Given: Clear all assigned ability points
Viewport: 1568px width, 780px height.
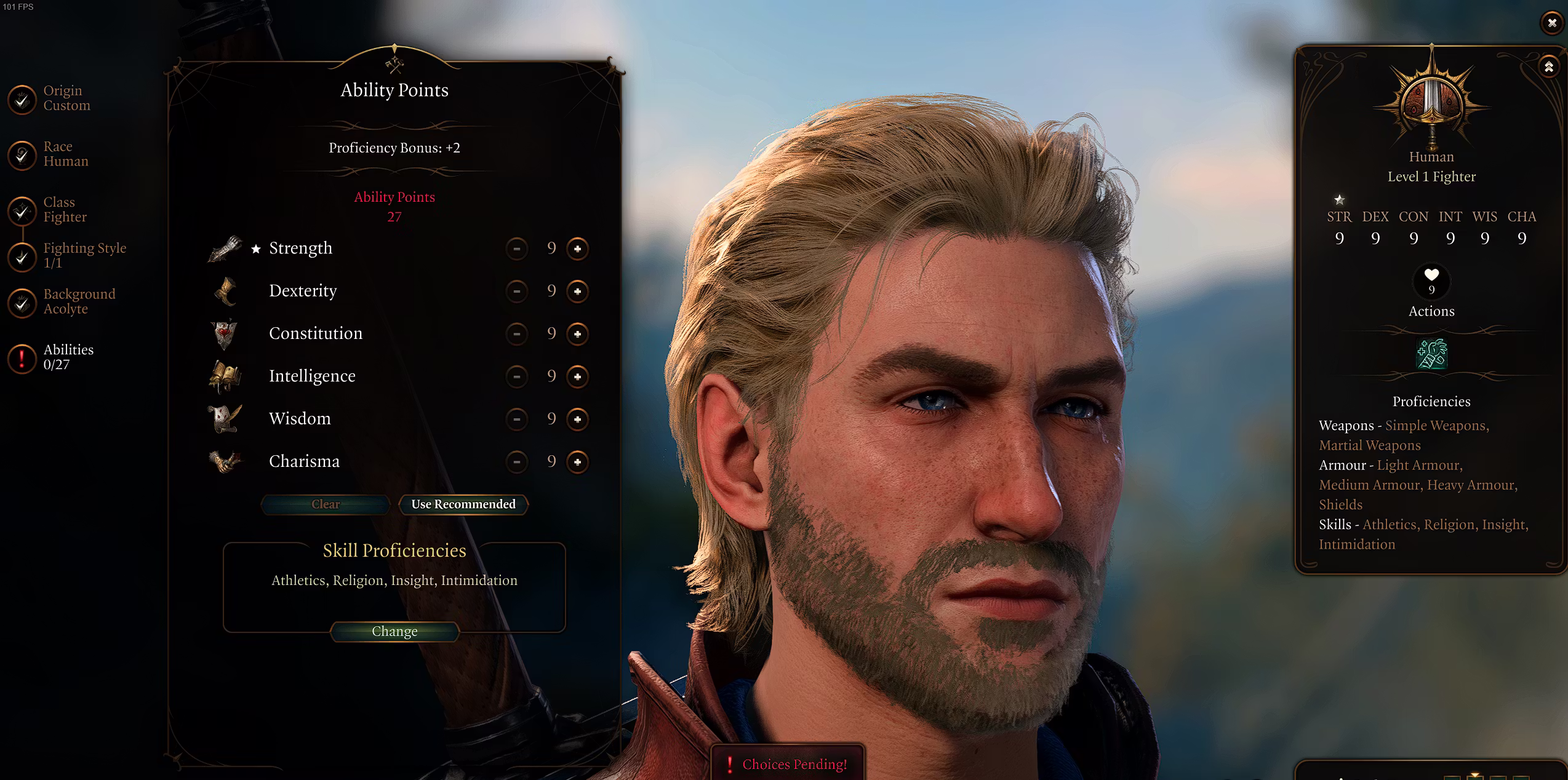Looking at the screenshot, I should [326, 504].
